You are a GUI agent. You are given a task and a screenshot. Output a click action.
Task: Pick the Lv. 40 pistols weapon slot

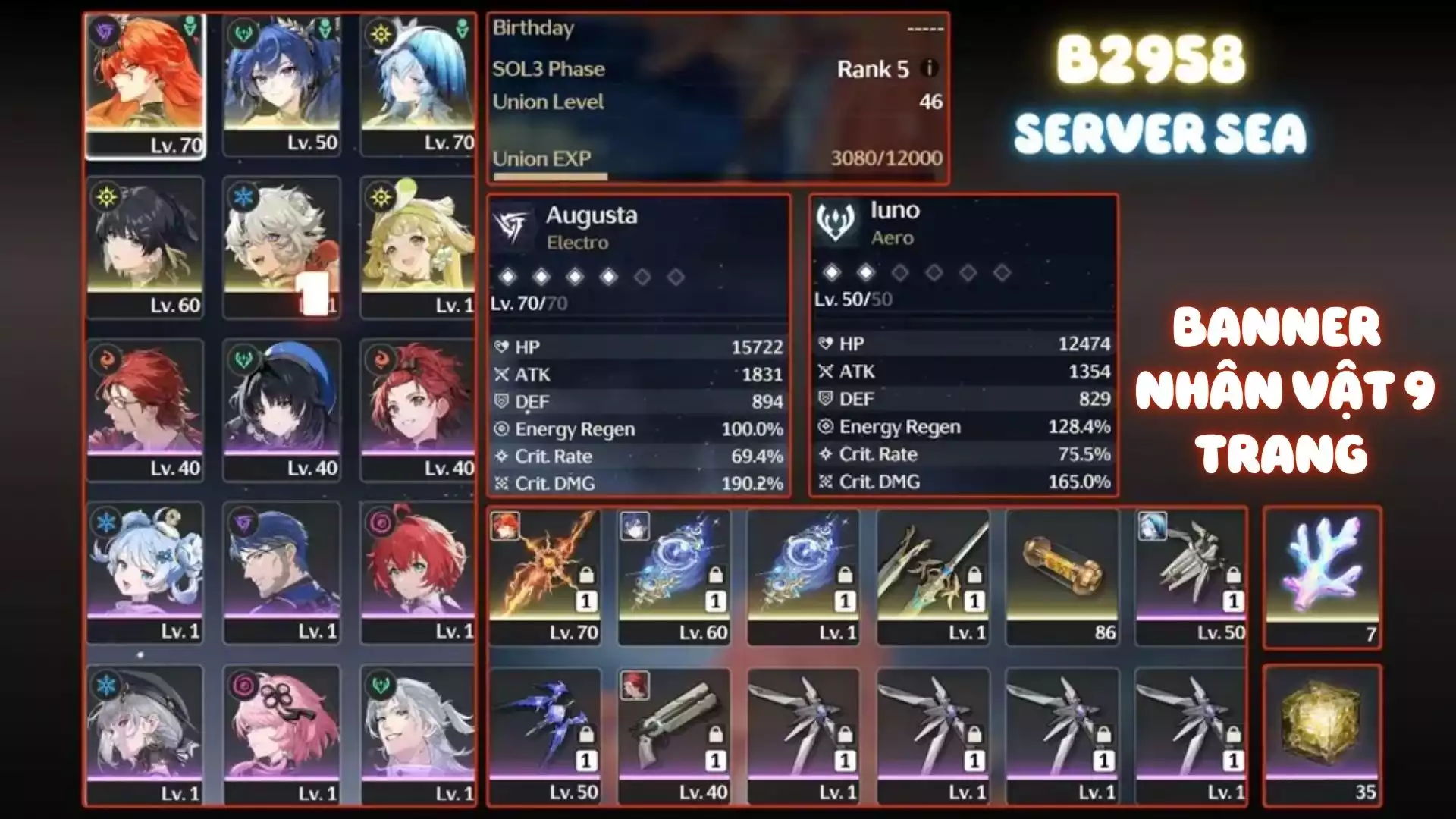674,736
